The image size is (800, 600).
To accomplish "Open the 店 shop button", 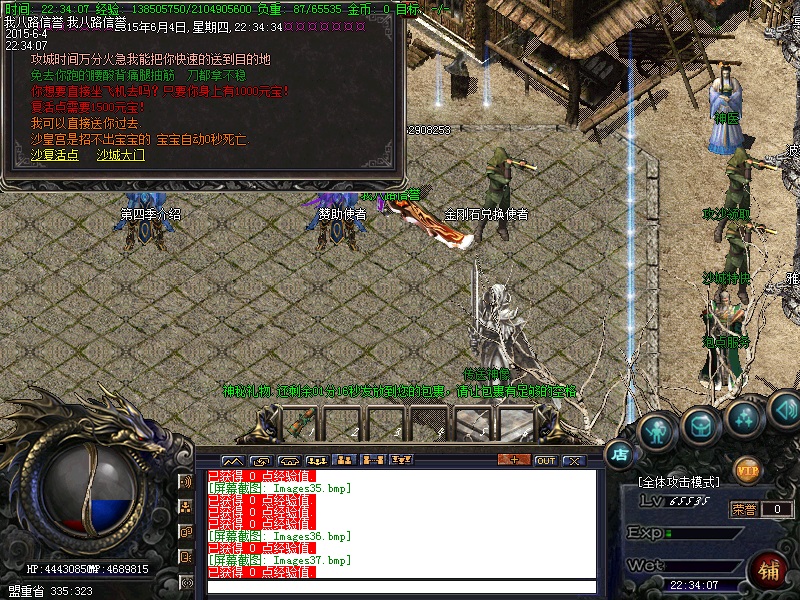I will 621,454.
